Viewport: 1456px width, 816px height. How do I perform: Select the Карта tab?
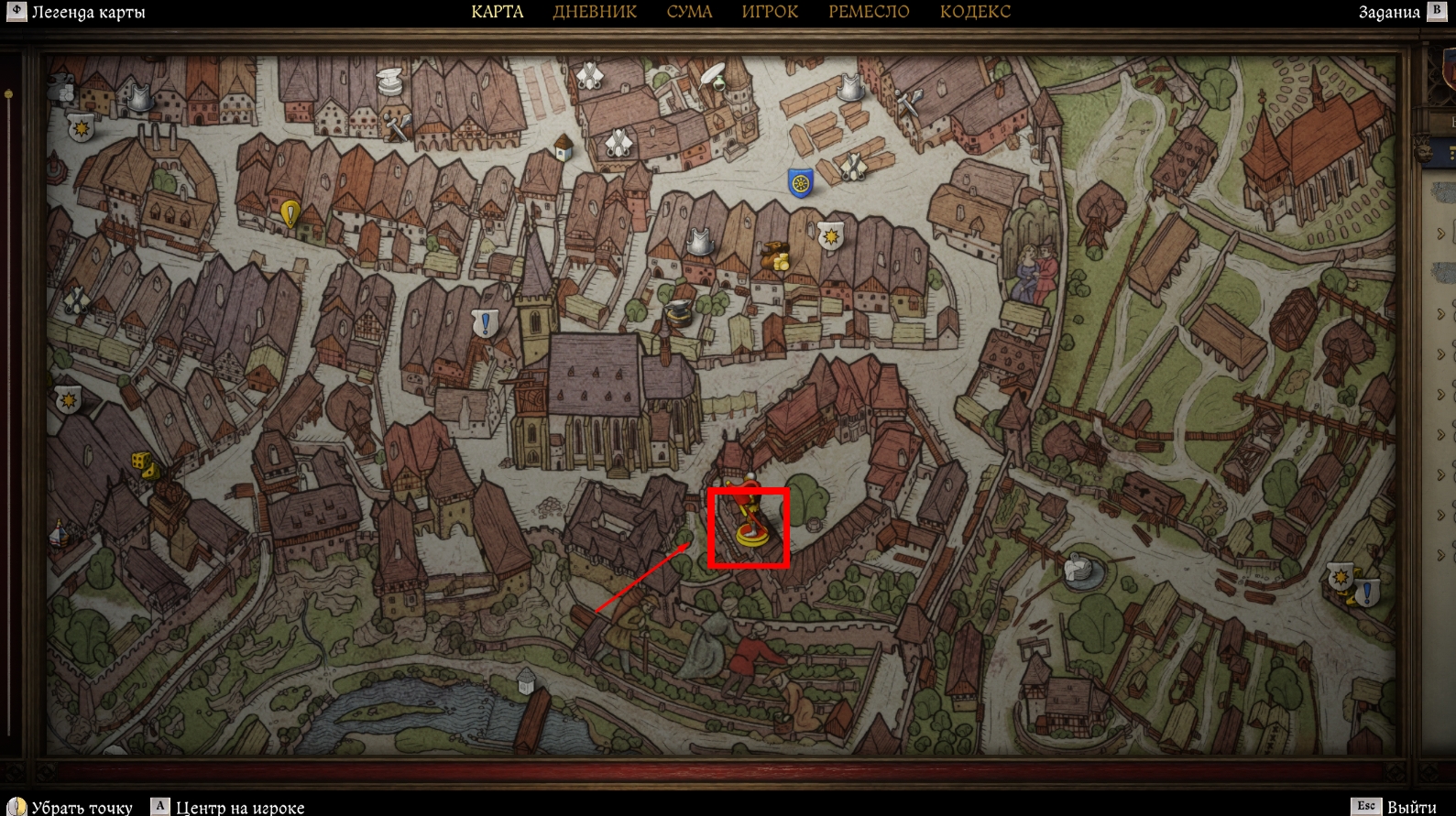pos(497,12)
